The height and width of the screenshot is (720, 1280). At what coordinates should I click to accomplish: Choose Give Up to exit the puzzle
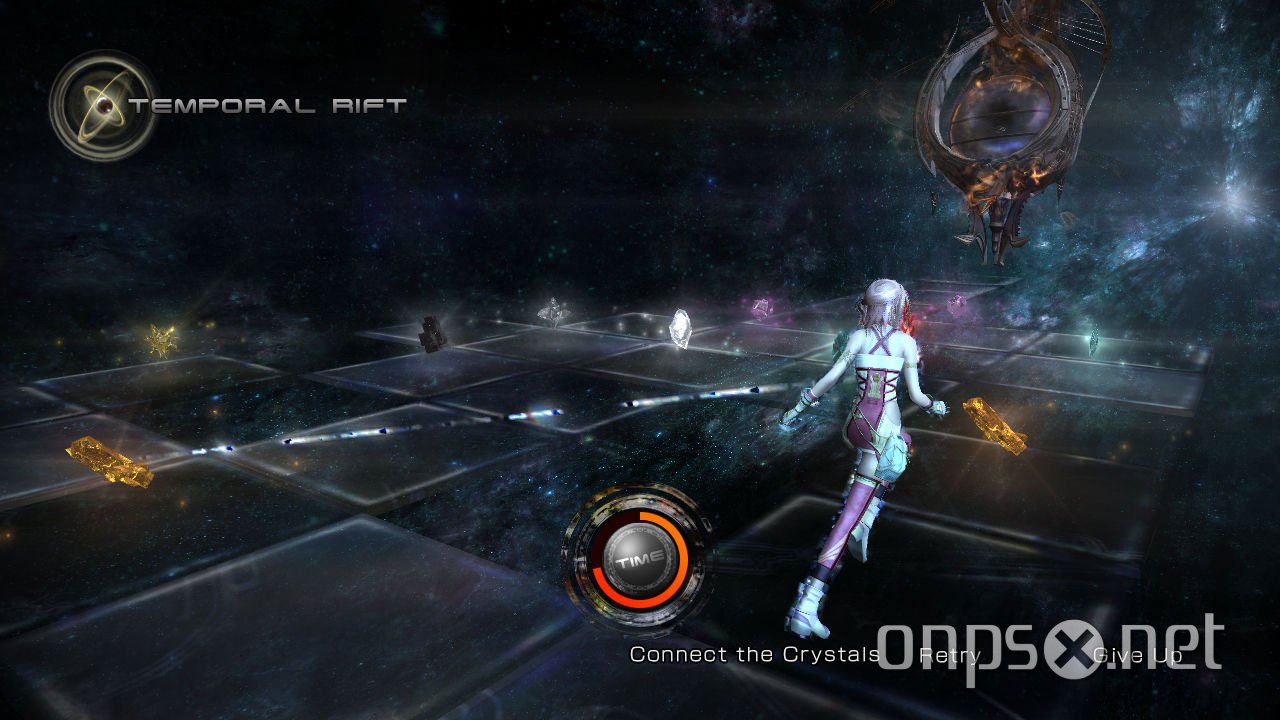(x=1136, y=655)
